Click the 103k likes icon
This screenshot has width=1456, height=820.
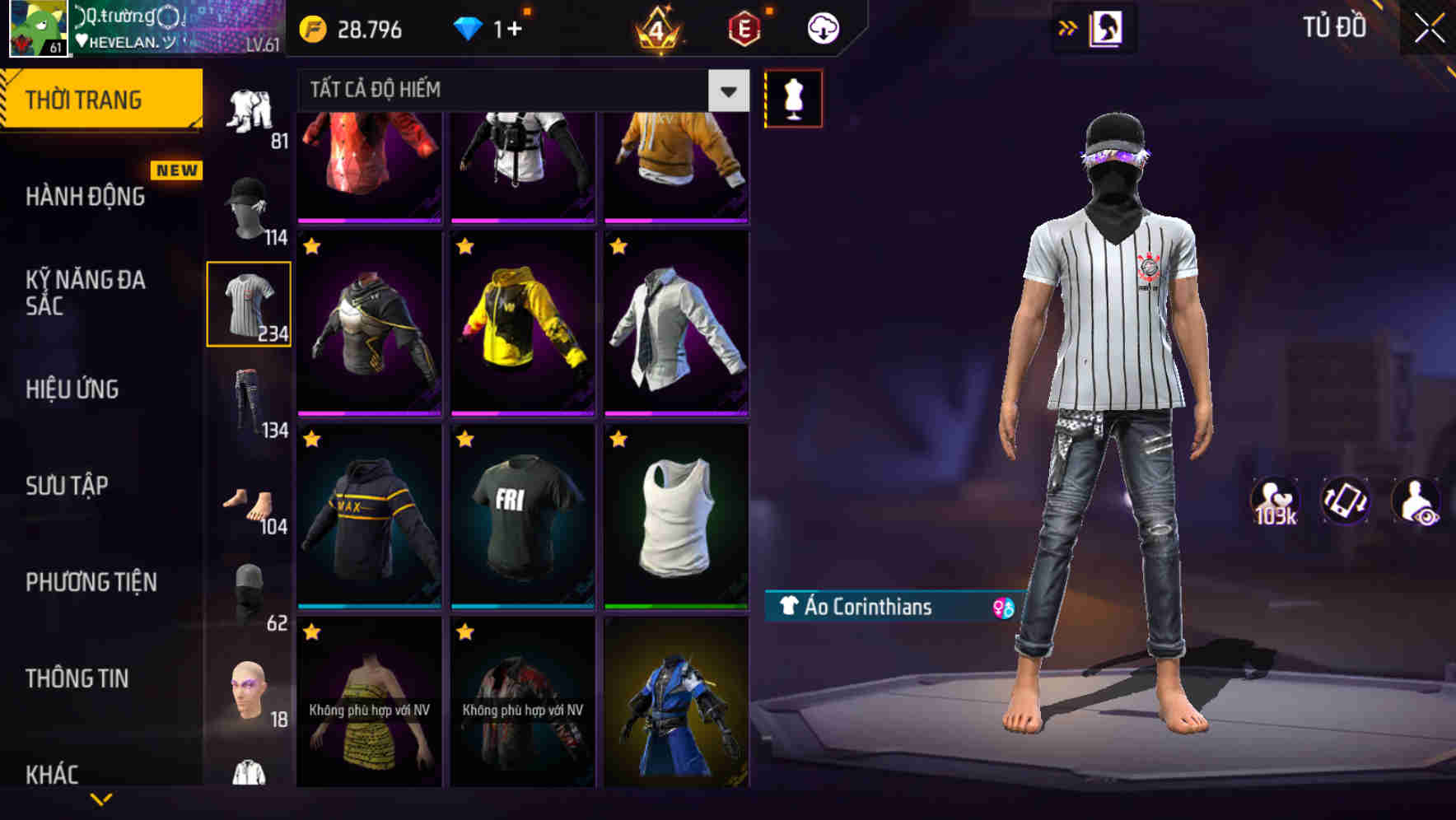[1276, 499]
